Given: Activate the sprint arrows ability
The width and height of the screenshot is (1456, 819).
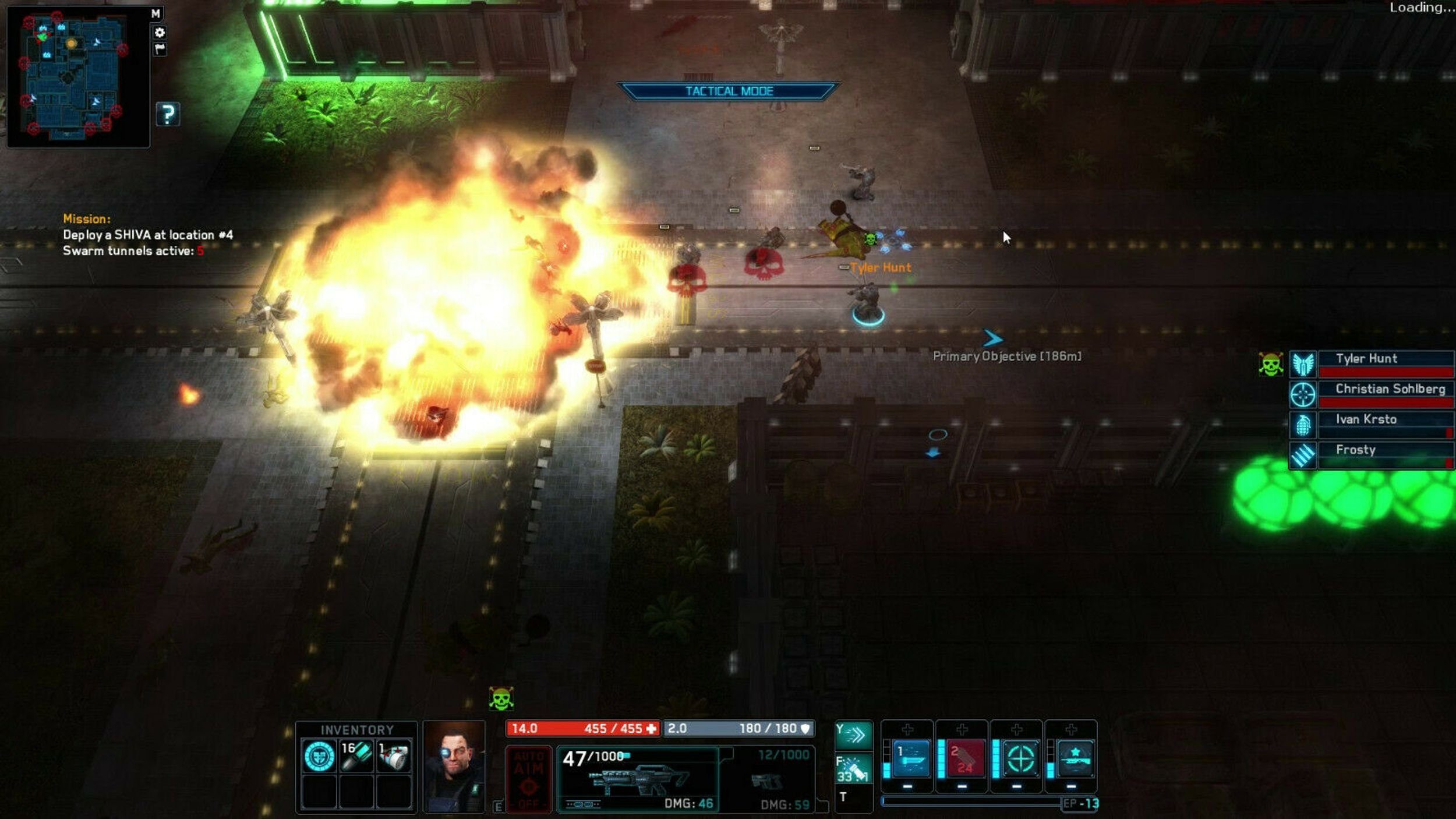Looking at the screenshot, I should tap(853, 735).
